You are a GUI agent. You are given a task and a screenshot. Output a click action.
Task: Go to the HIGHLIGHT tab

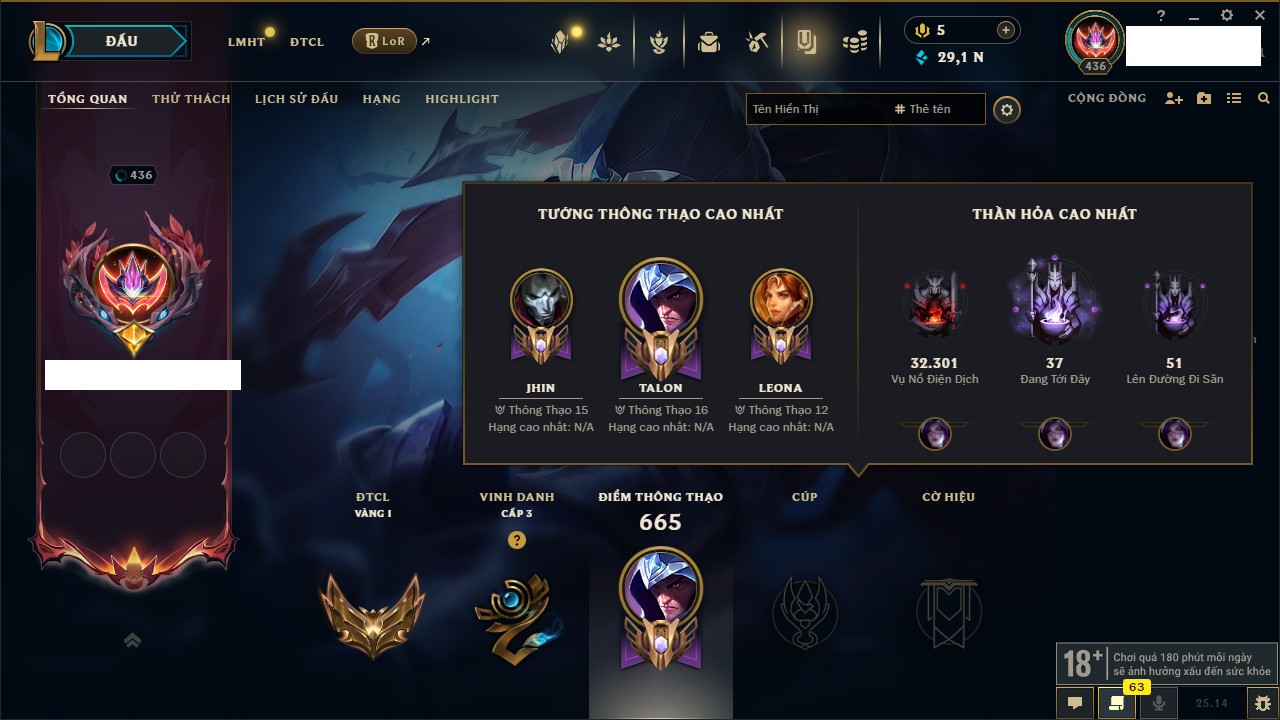coord(461,99)
